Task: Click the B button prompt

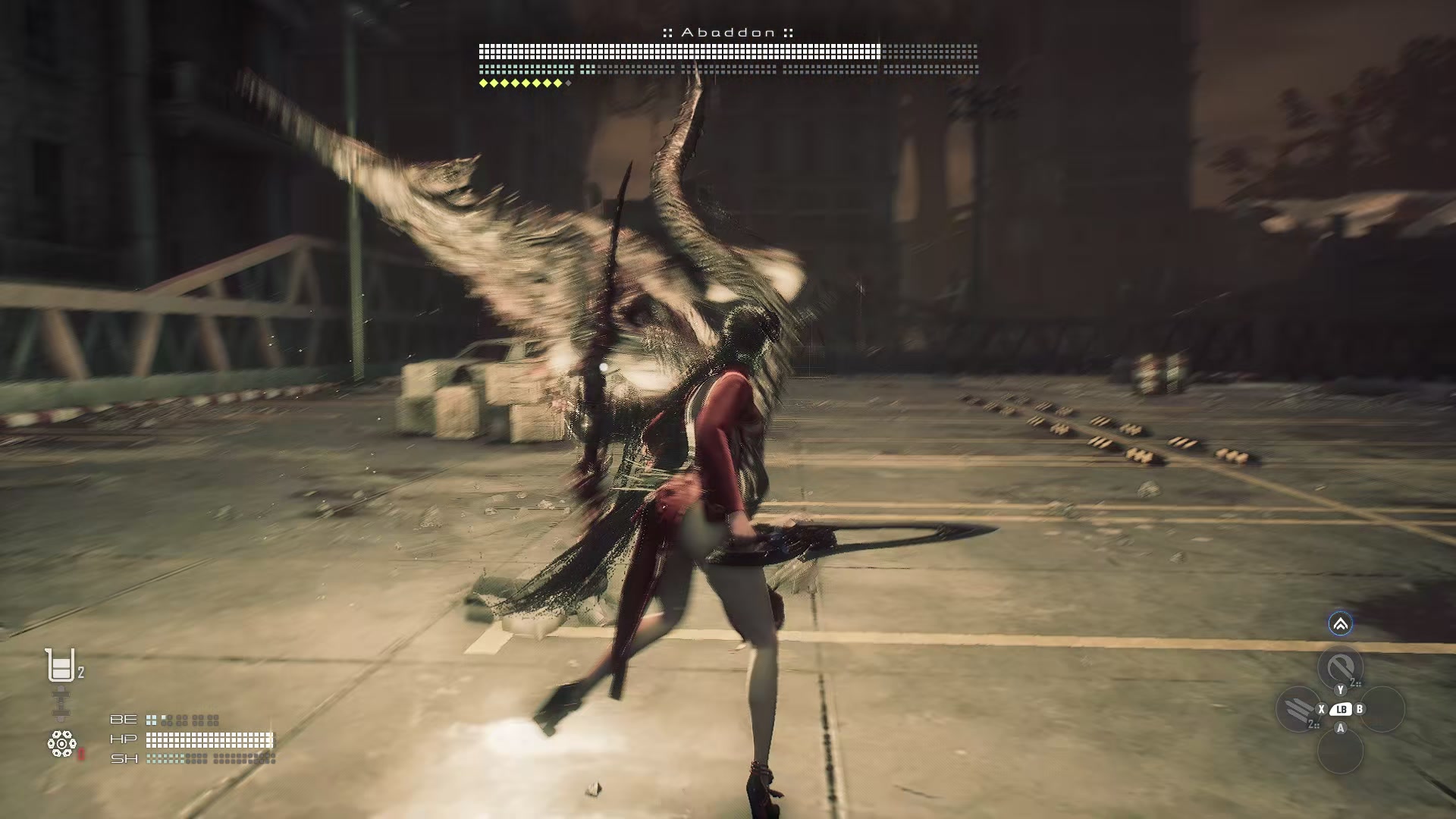Action: (1360, 709)
